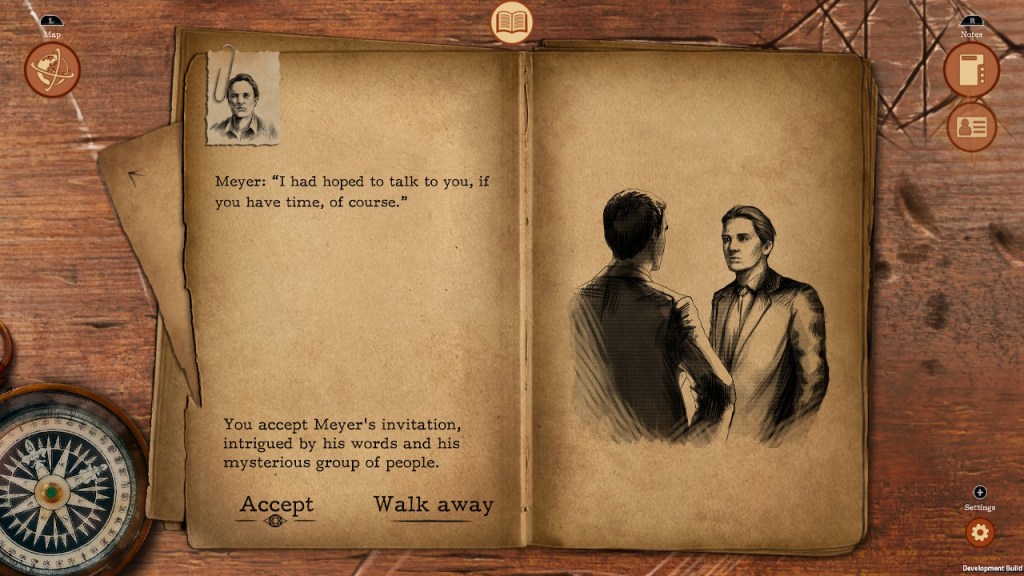Choose the Accept dialogue option
The width and height of the screenshot is (1024, 576).
(276, 505)
